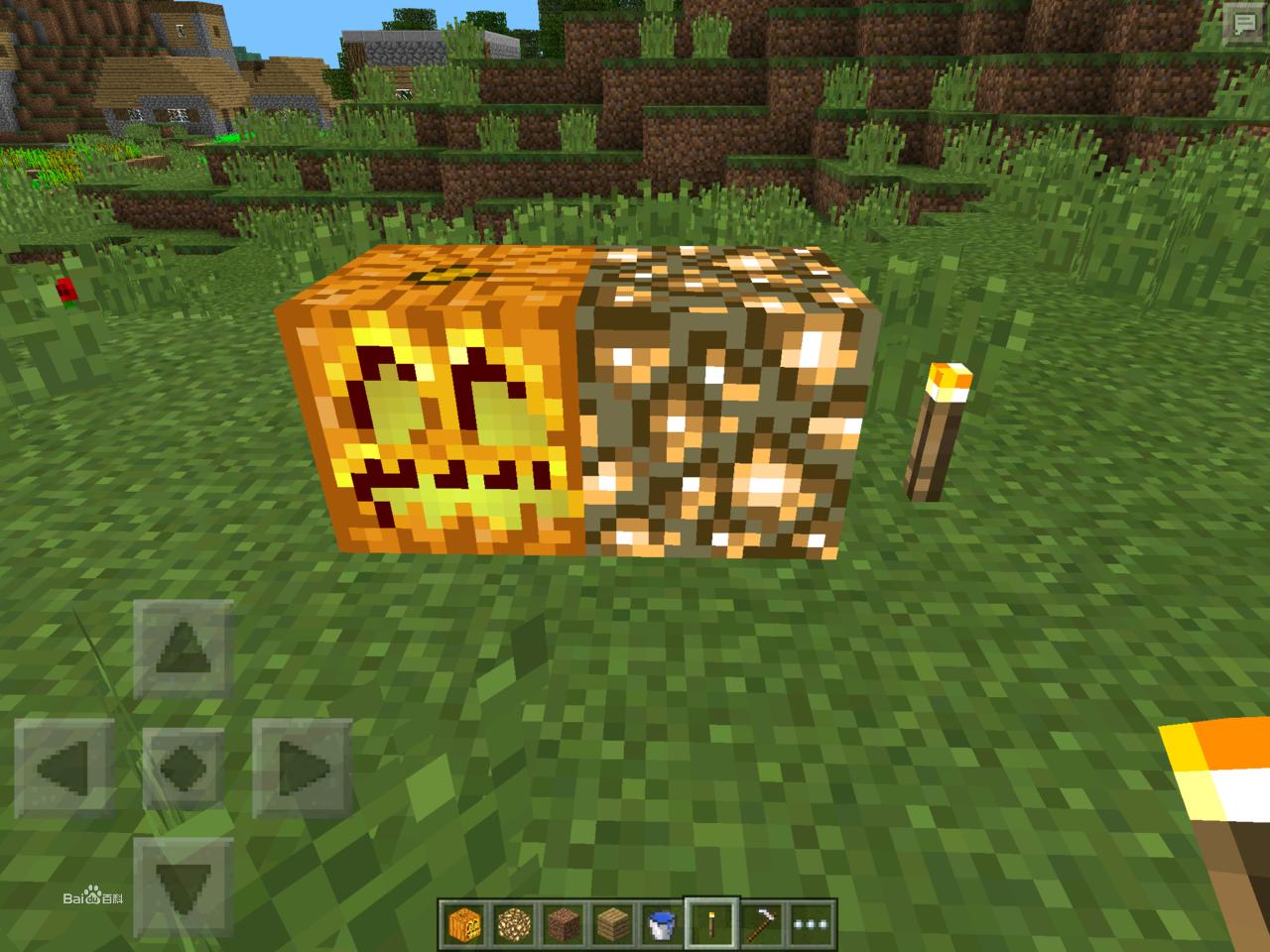This screenshot has width=1270, height=952.
Task: Tap the move right arrow
Action: (302, 767)
